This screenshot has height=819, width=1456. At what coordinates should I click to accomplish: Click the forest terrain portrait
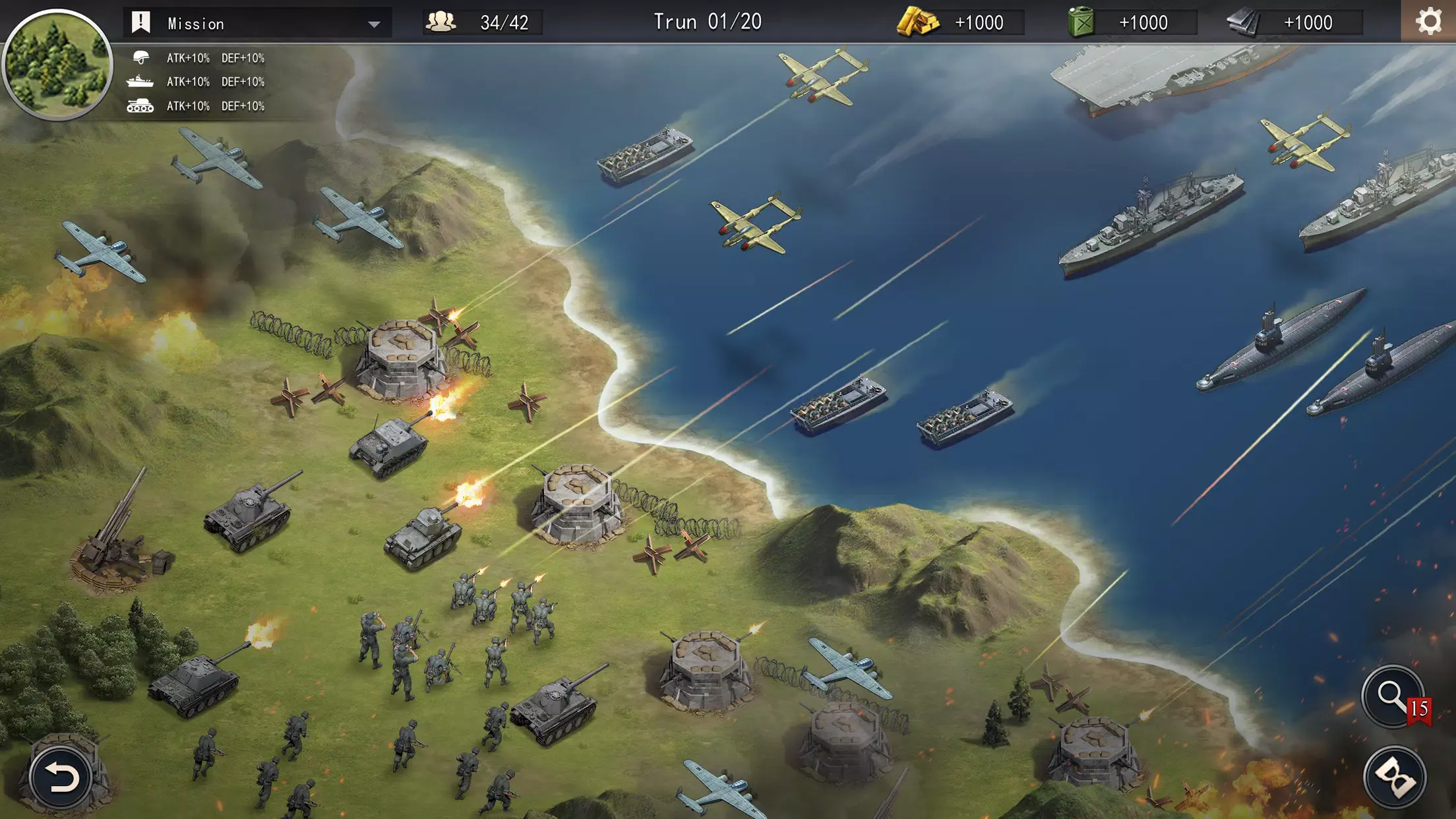point(57,64)
